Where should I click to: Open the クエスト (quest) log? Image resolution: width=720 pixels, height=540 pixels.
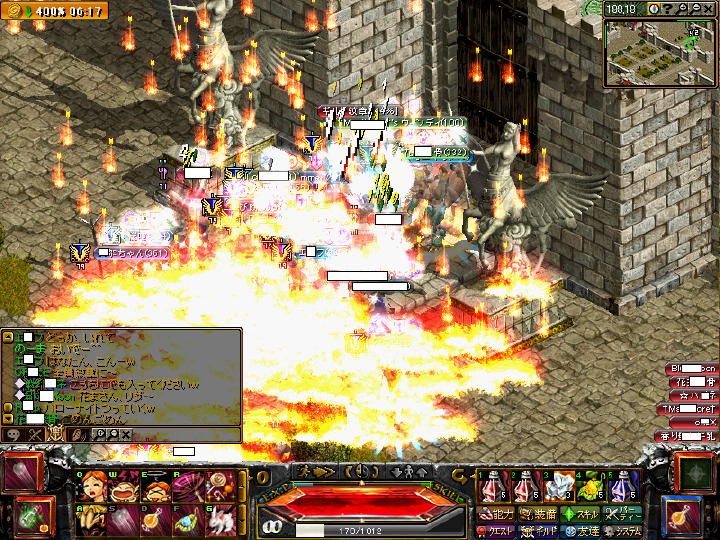494,529
